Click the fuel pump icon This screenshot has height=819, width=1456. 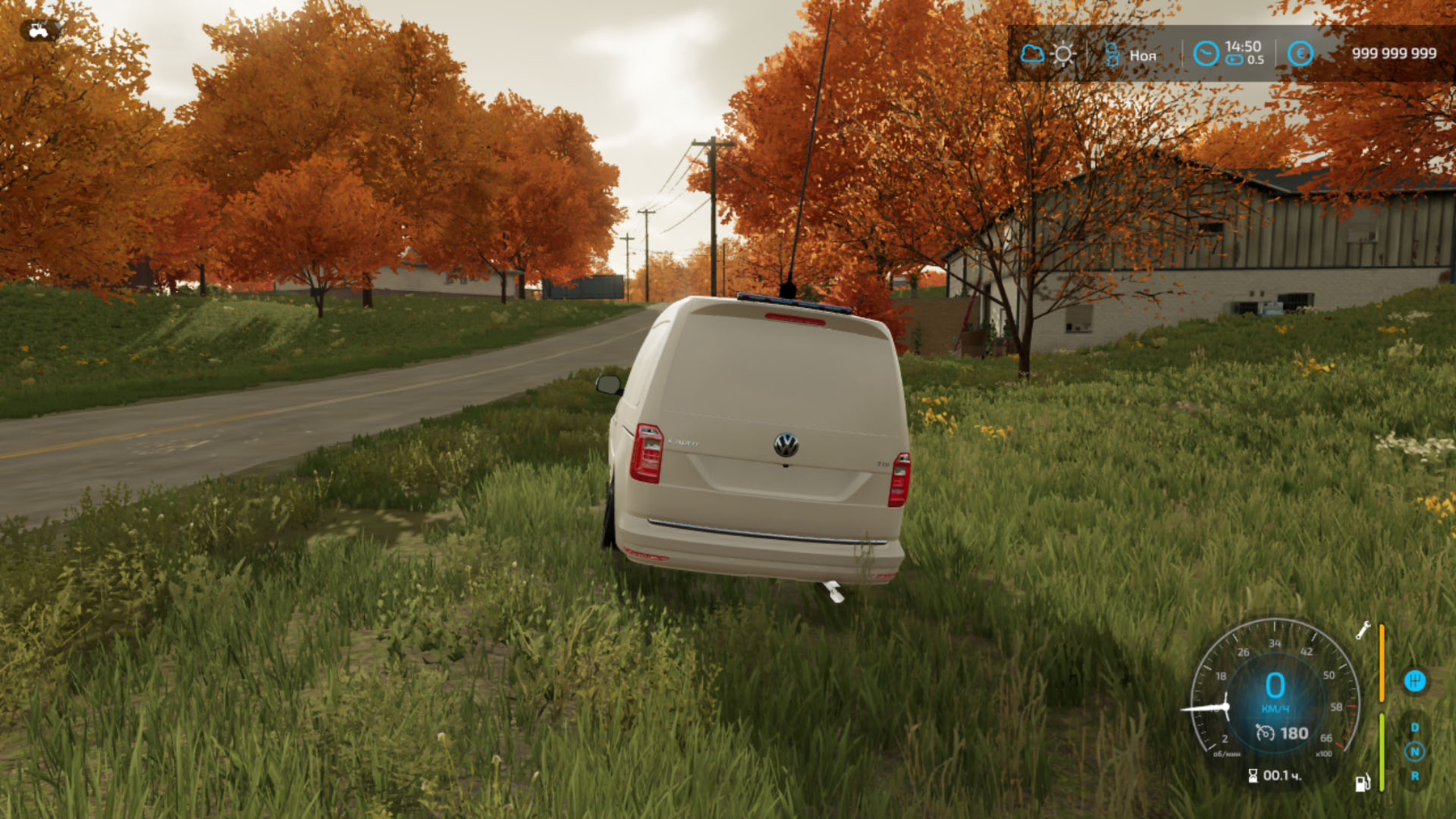[x=1362, y=783]
